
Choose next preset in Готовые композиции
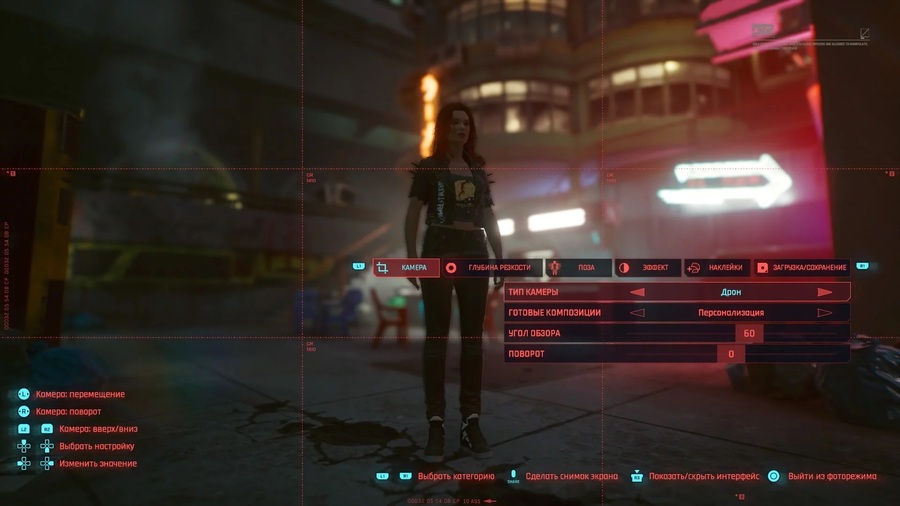click(825, 313)
